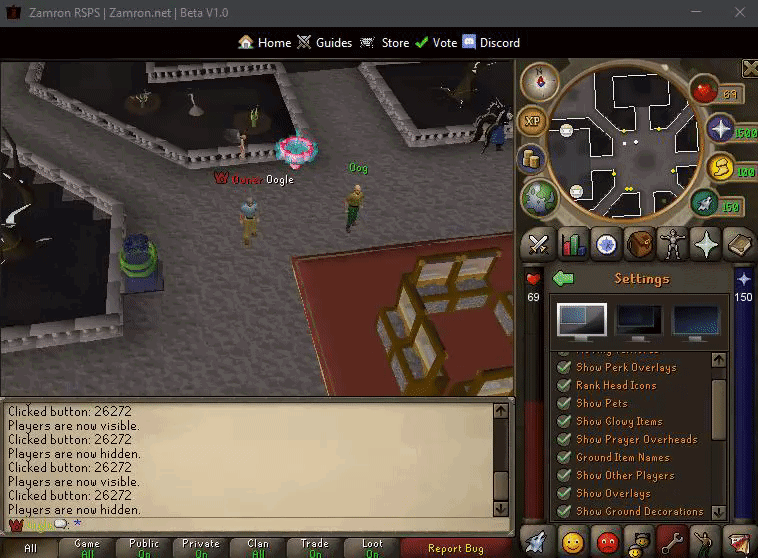Open the combat styles tab
758x558 pixels.
[540, 244]
